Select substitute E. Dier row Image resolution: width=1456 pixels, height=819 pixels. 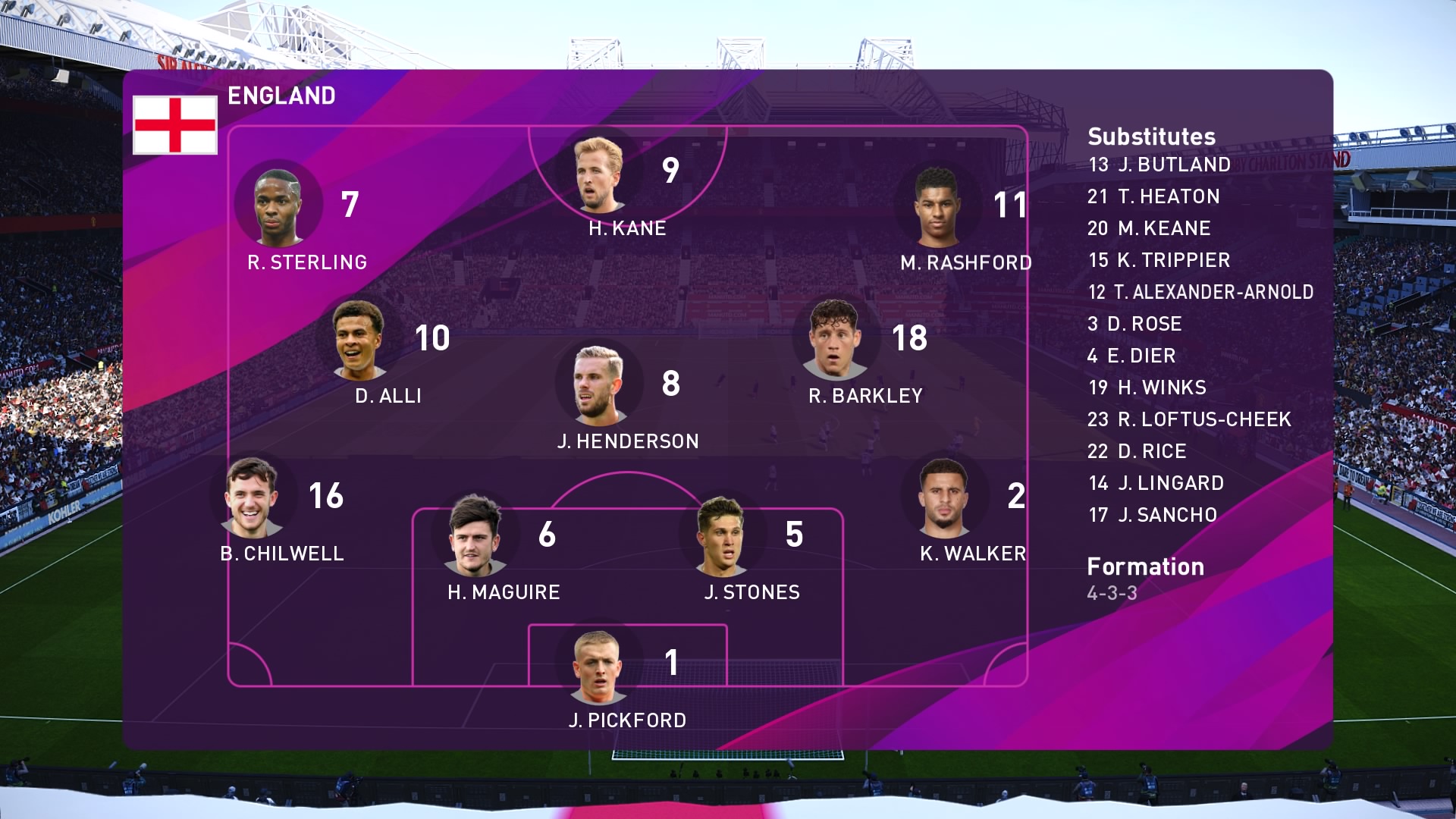(1131, 356)
